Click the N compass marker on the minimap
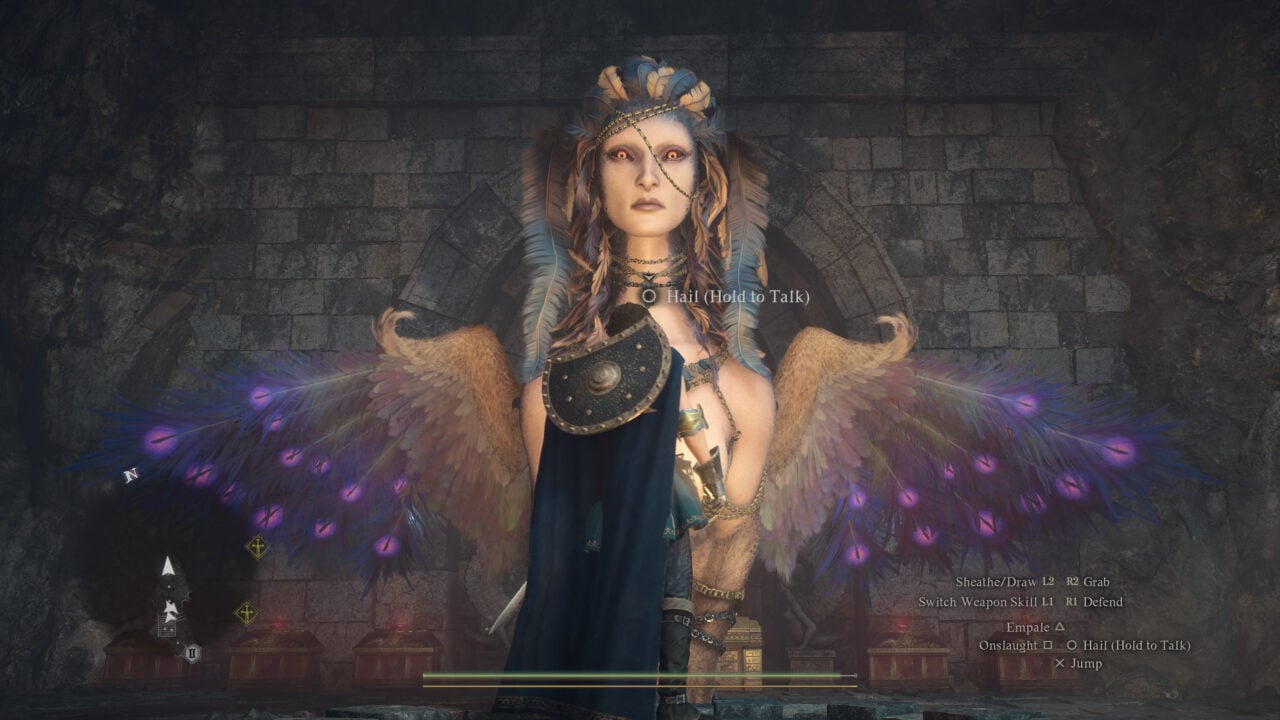The height and width of the screenshot is (720, 1280). (x=133, y=473)
